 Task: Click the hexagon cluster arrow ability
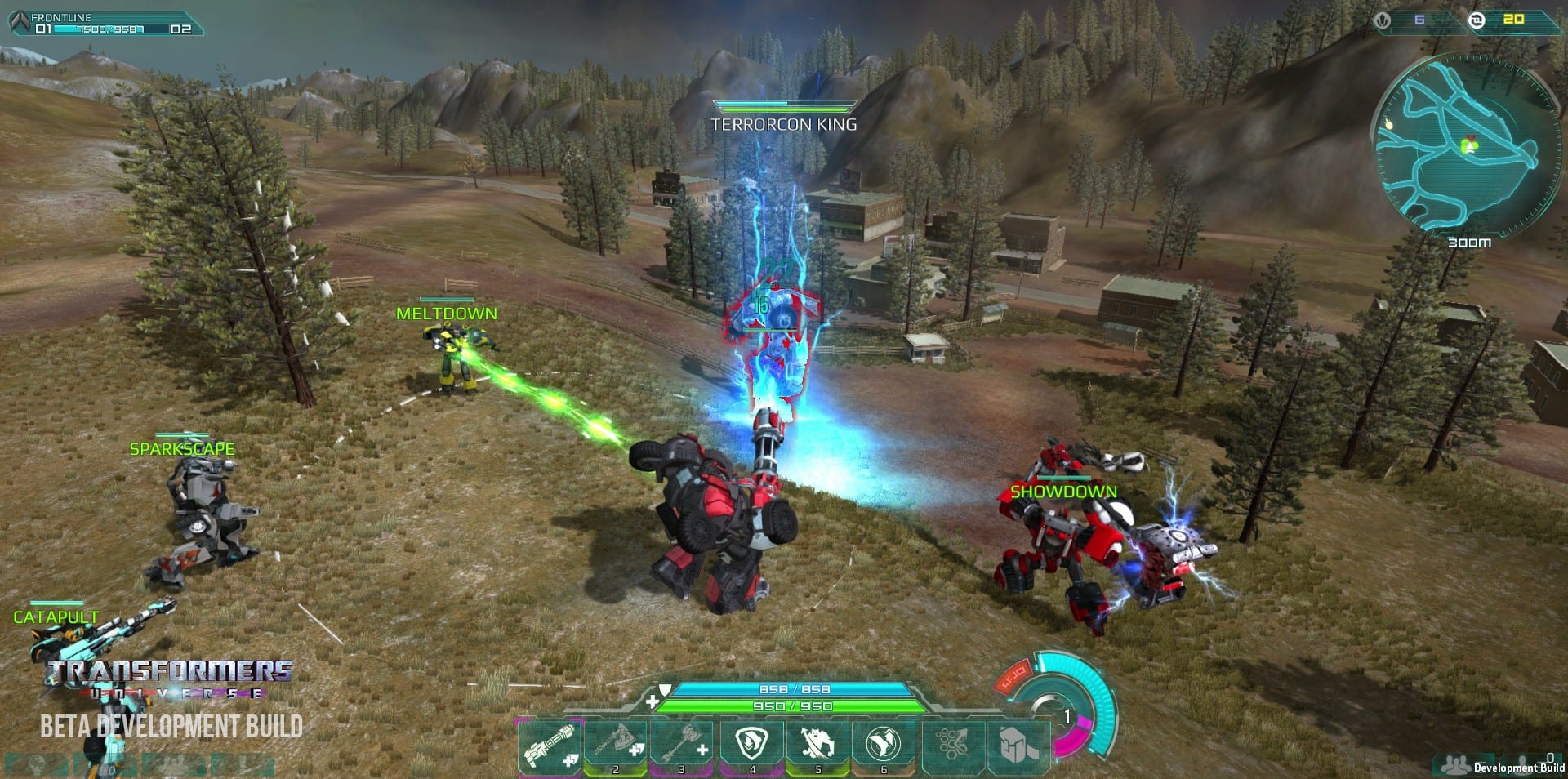pyautogui.click(x=952, y=744)
